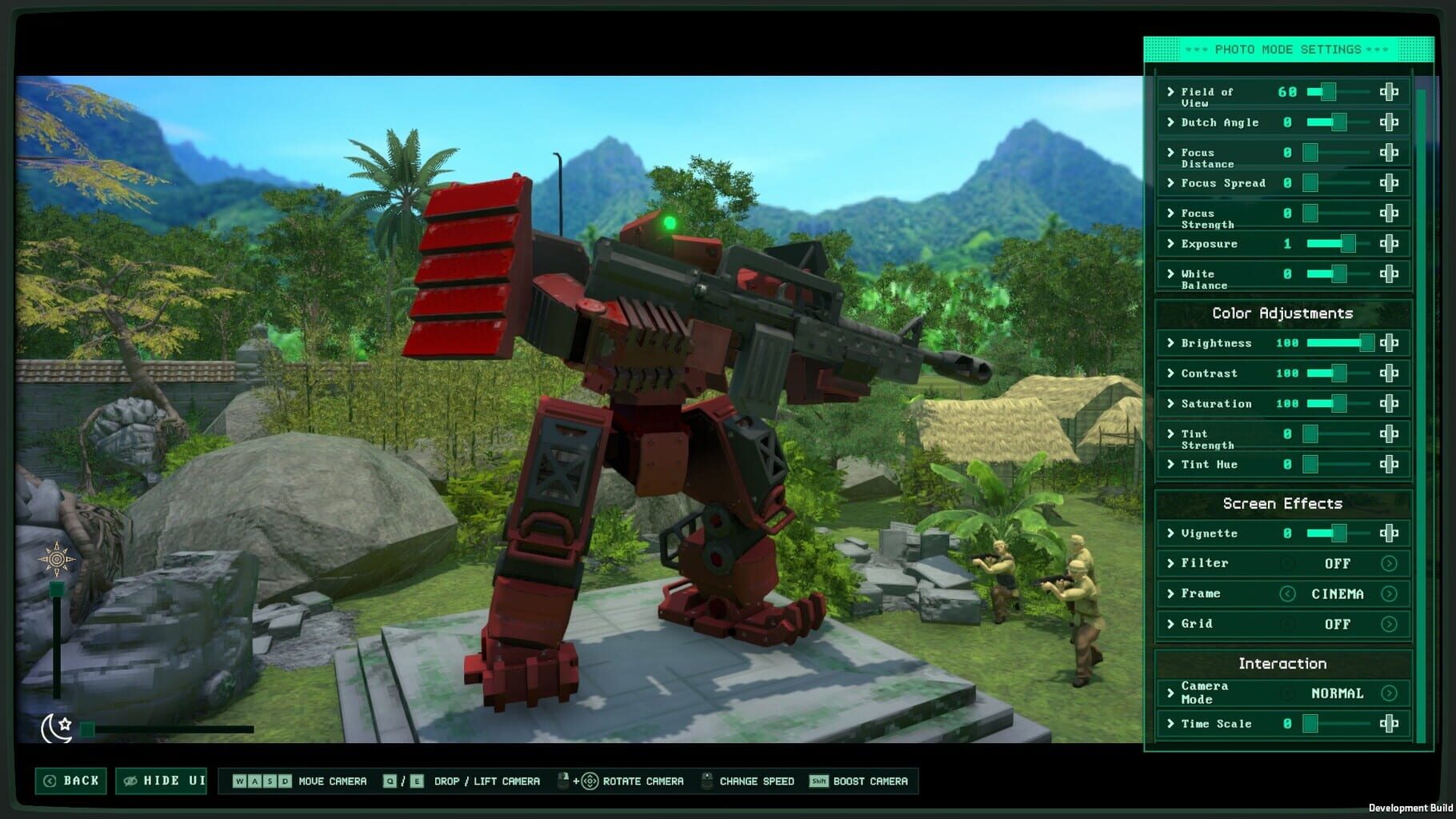Select the Color Adjustments section header

[1283, 314]
